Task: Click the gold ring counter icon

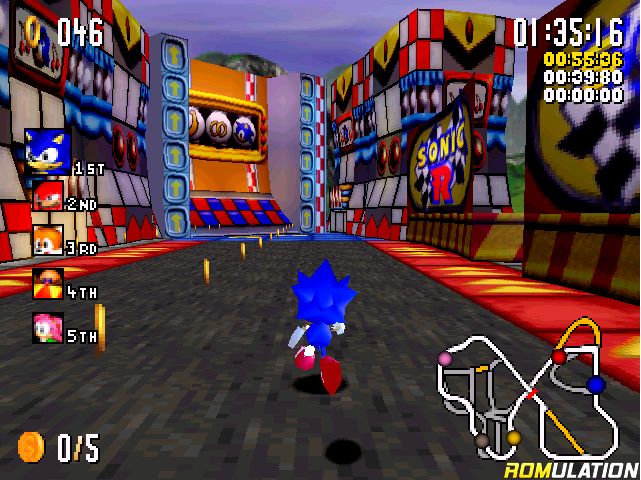Action: pyautogui.click(x=34, y=34)
